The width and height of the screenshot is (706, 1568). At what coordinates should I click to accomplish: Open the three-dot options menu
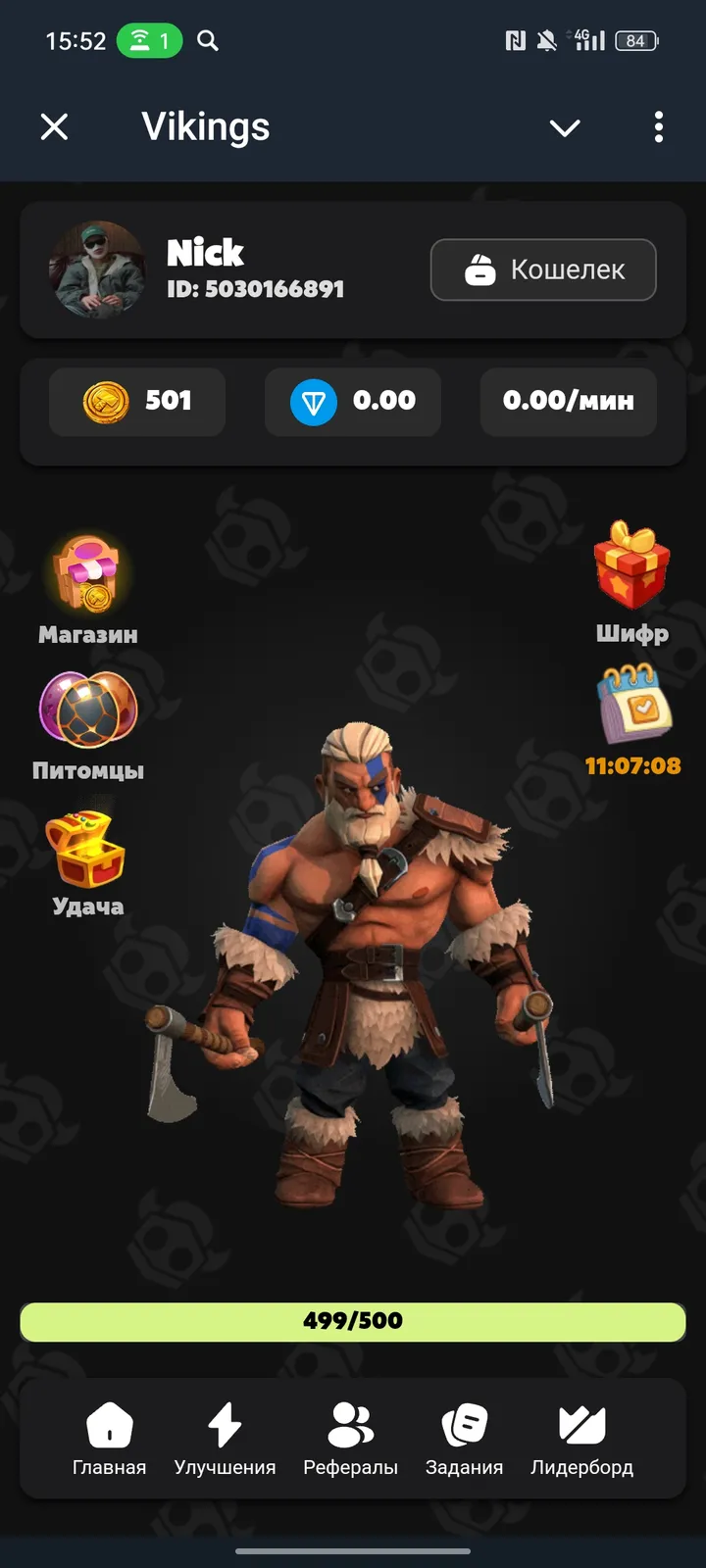[658, 126]
